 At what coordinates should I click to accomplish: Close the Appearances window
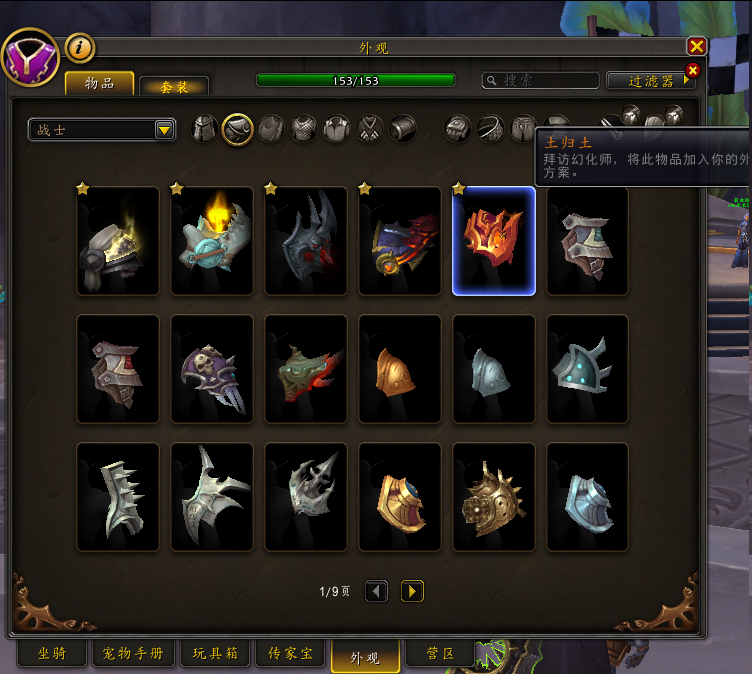coord(696,47)
